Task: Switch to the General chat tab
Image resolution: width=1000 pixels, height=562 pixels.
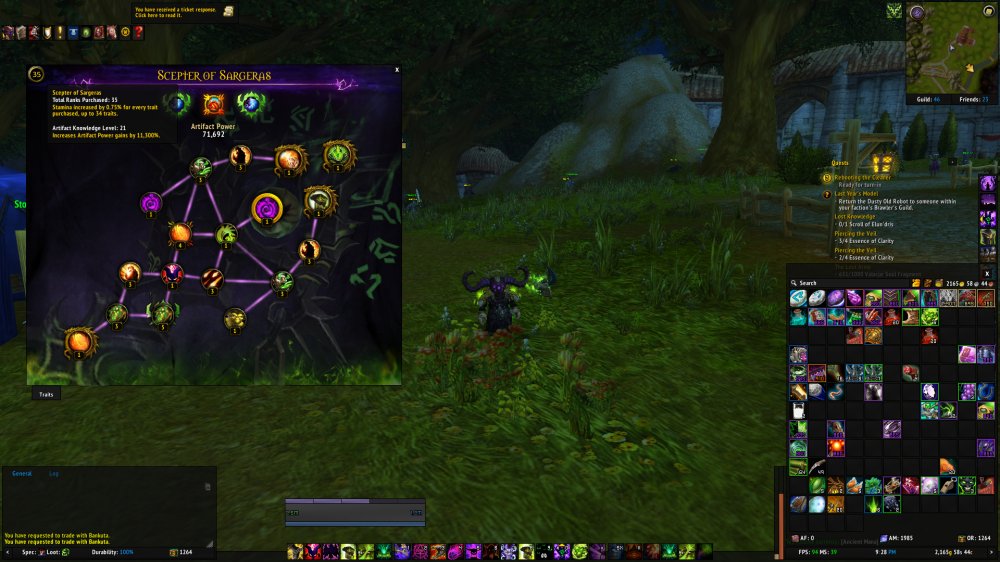Action: point(21,472)
